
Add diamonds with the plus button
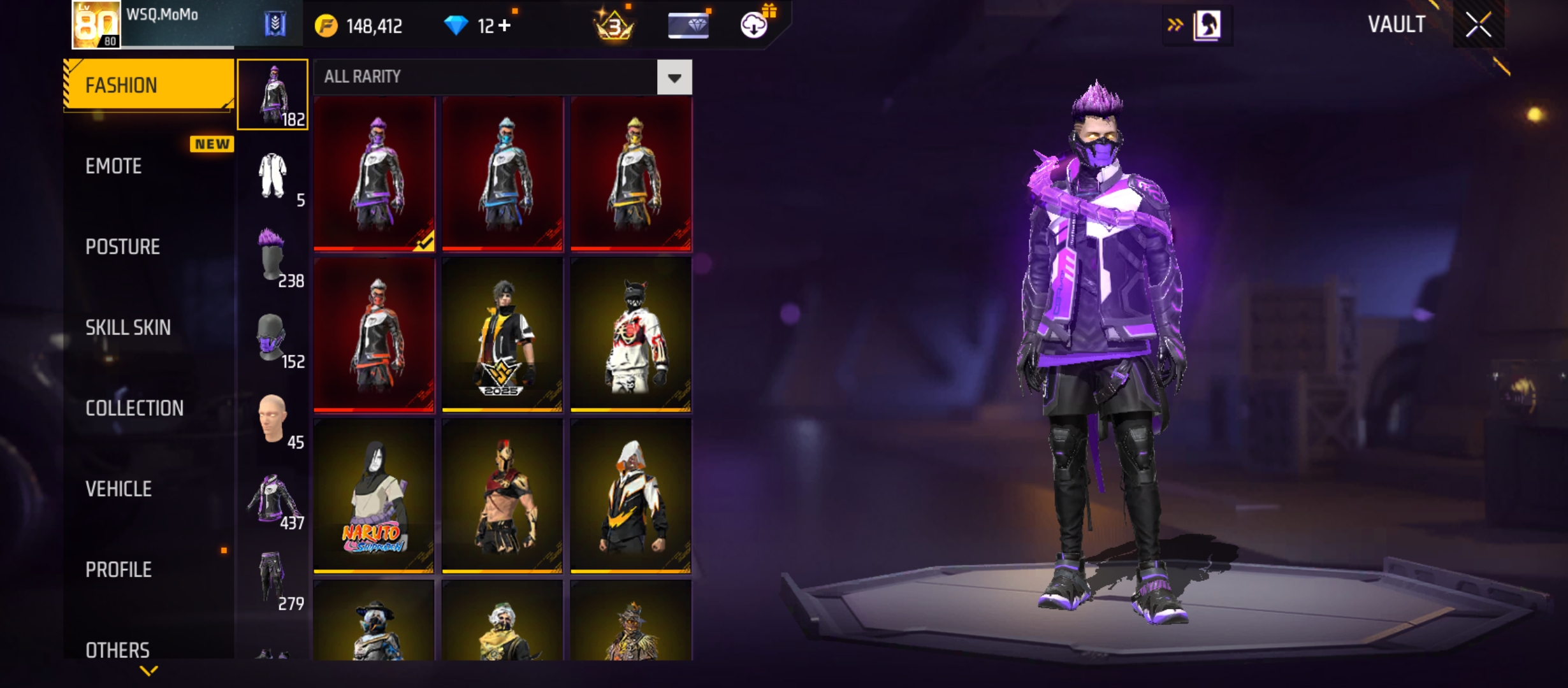505,26
